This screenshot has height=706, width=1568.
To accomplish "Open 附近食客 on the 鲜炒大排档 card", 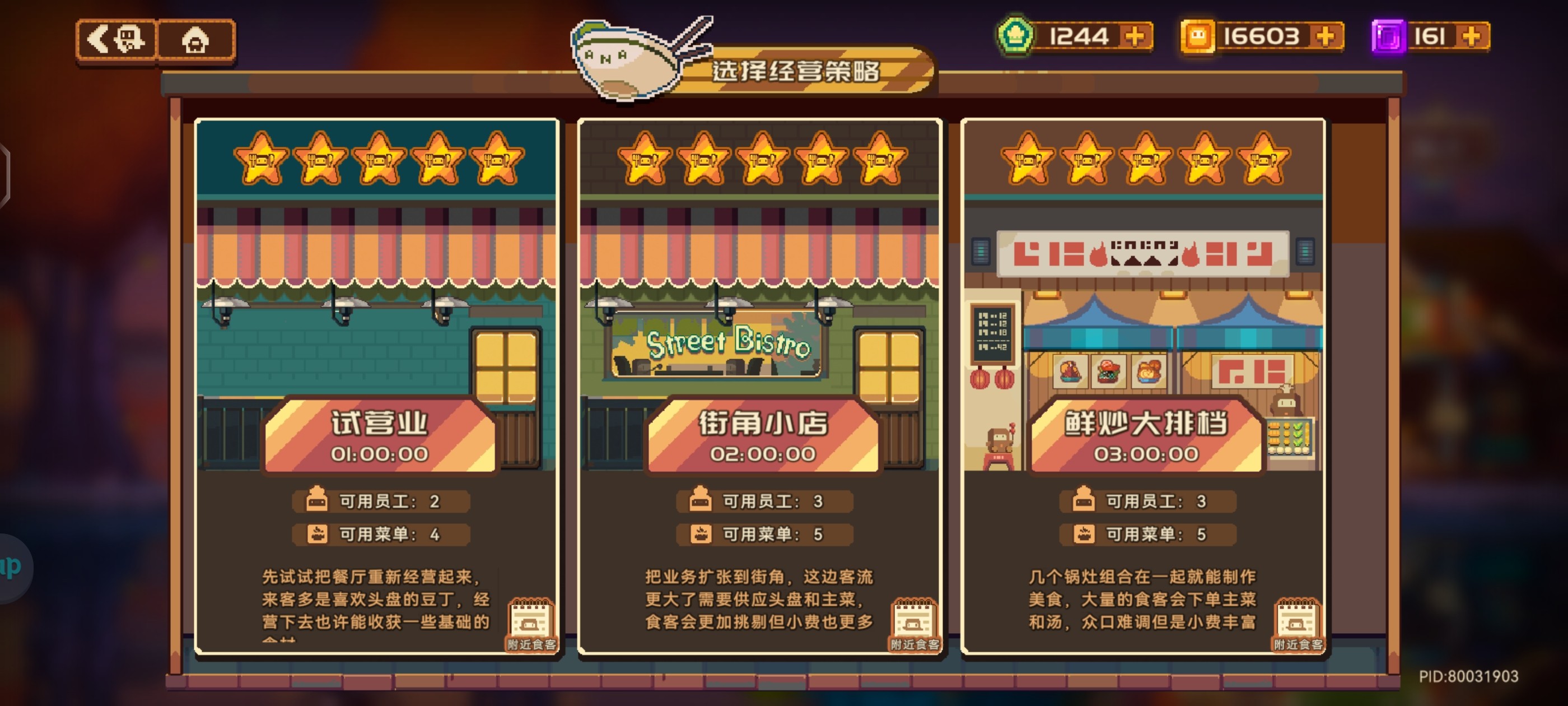I will (x=1297, y=625).
